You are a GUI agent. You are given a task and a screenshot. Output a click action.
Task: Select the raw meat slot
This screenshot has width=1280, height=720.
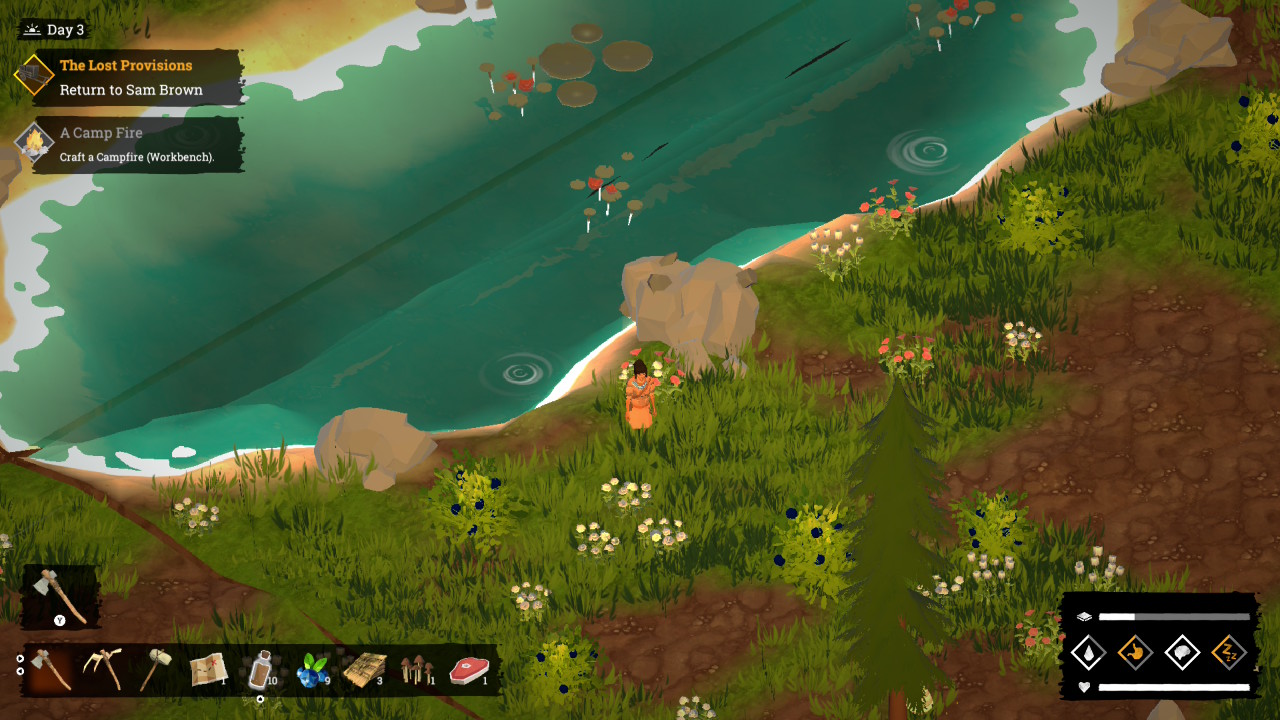pos(469,669)
